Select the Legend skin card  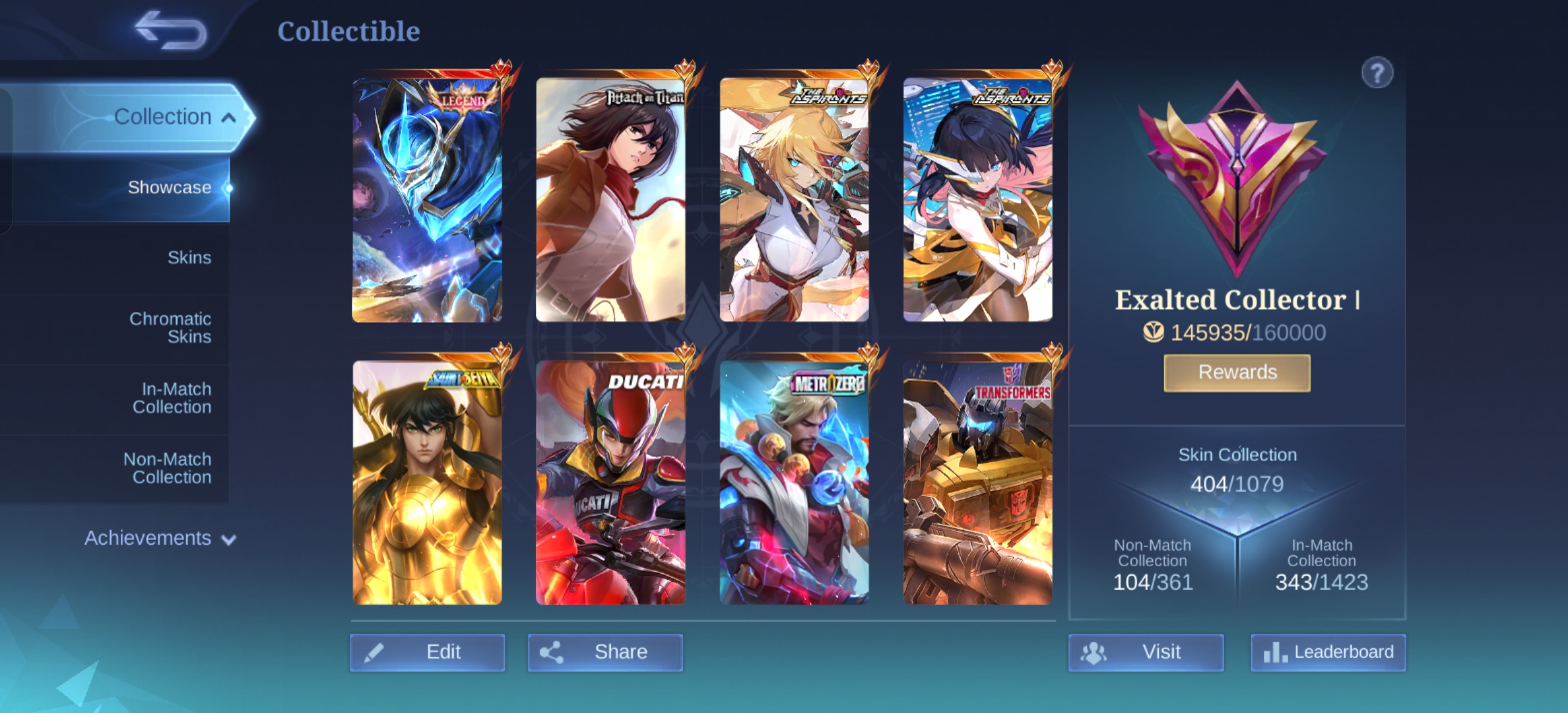click(x=427, y=199)
